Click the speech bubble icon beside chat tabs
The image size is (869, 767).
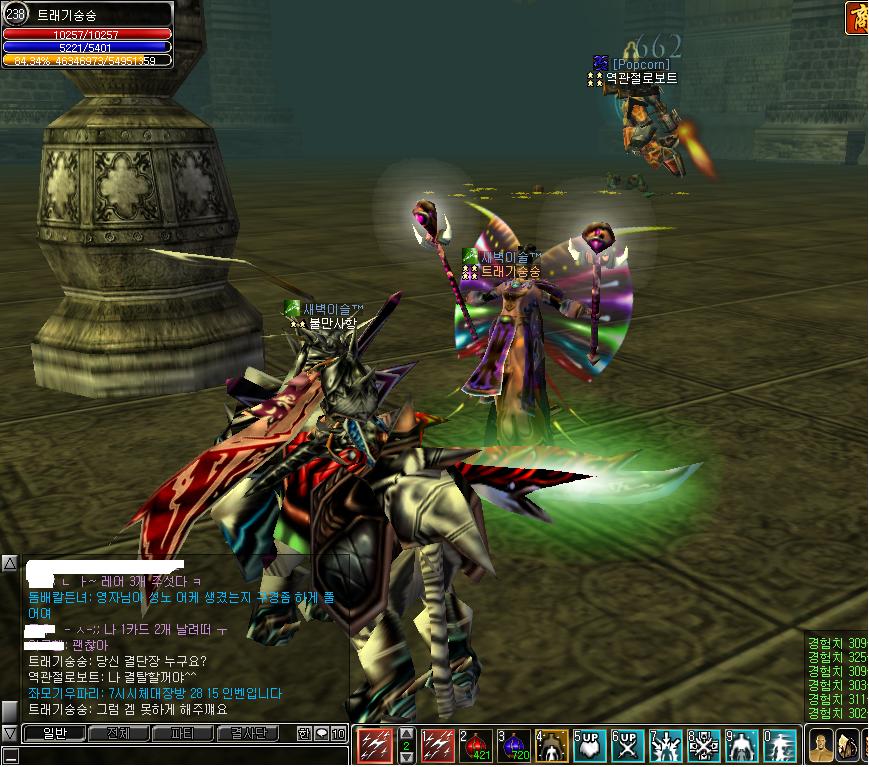click(x=321, y=734)
